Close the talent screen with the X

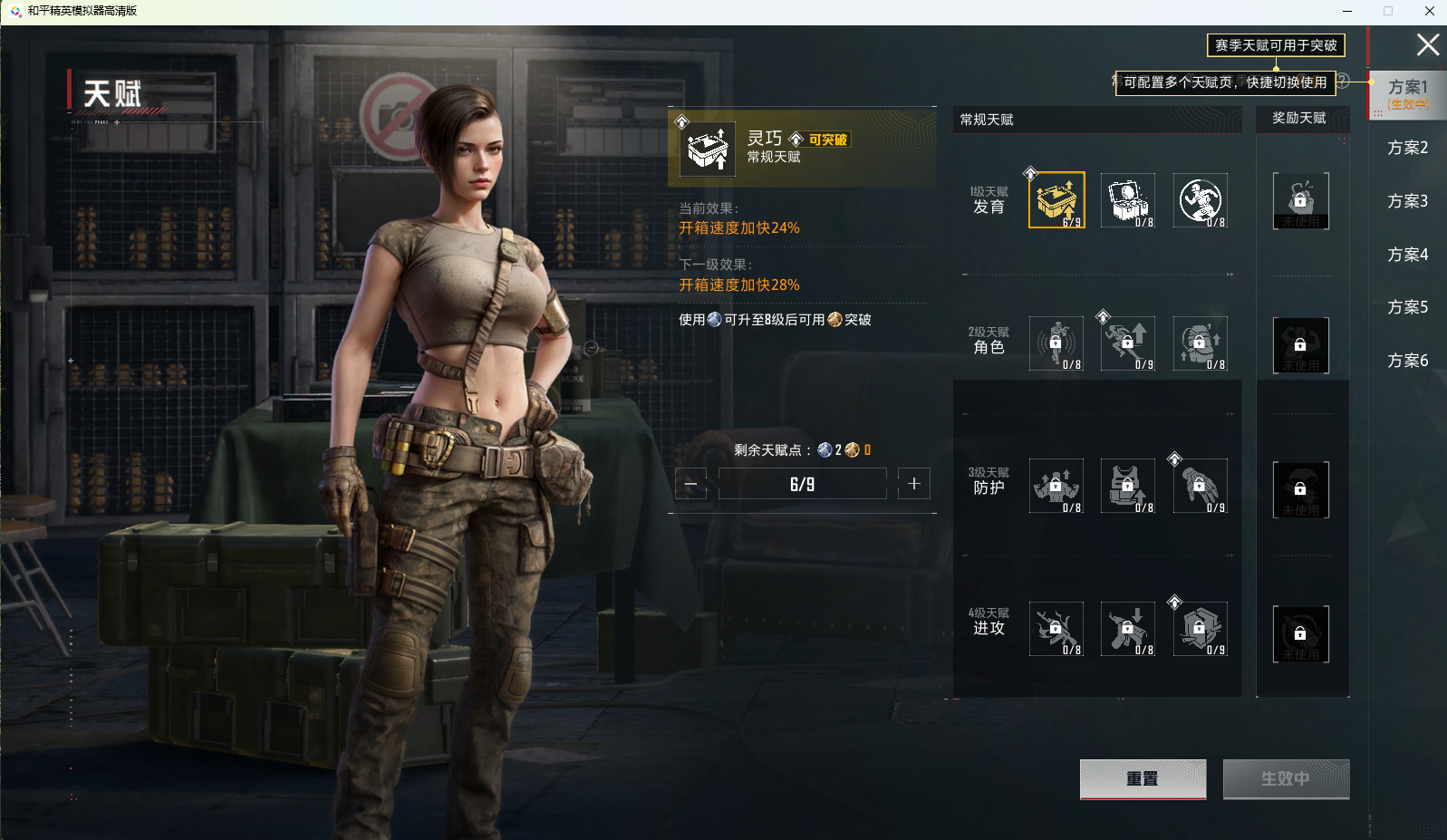click(1427, 44)
